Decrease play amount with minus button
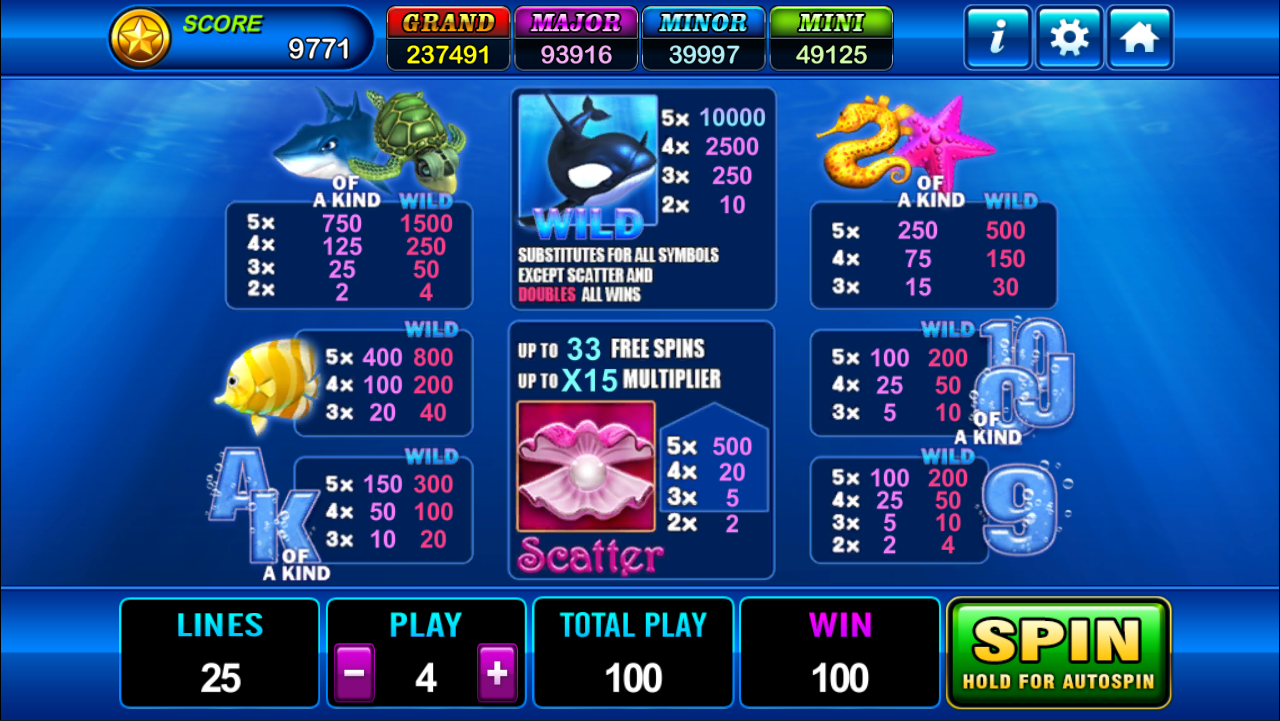 [354, 675]
